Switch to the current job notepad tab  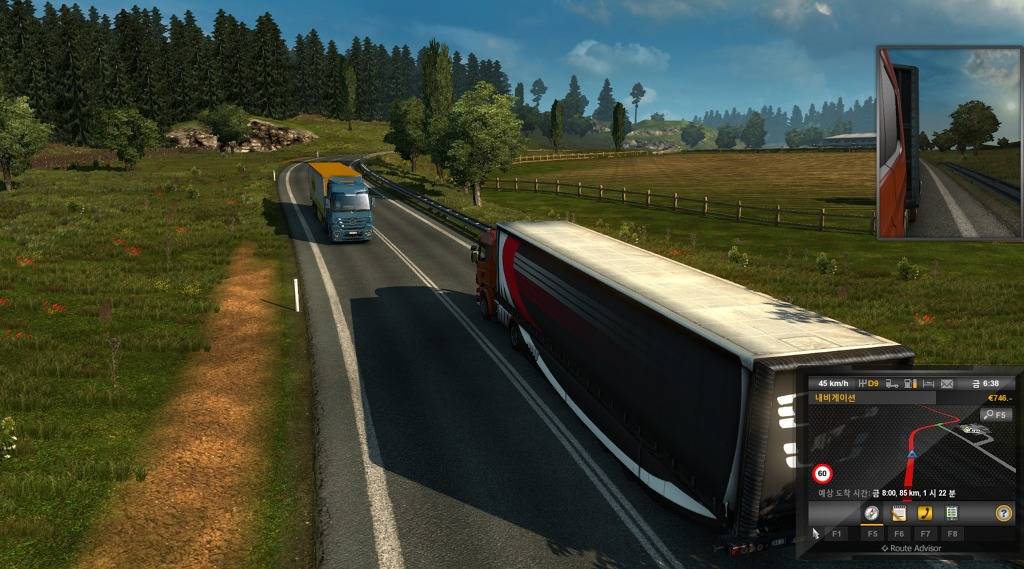point(899,513)
